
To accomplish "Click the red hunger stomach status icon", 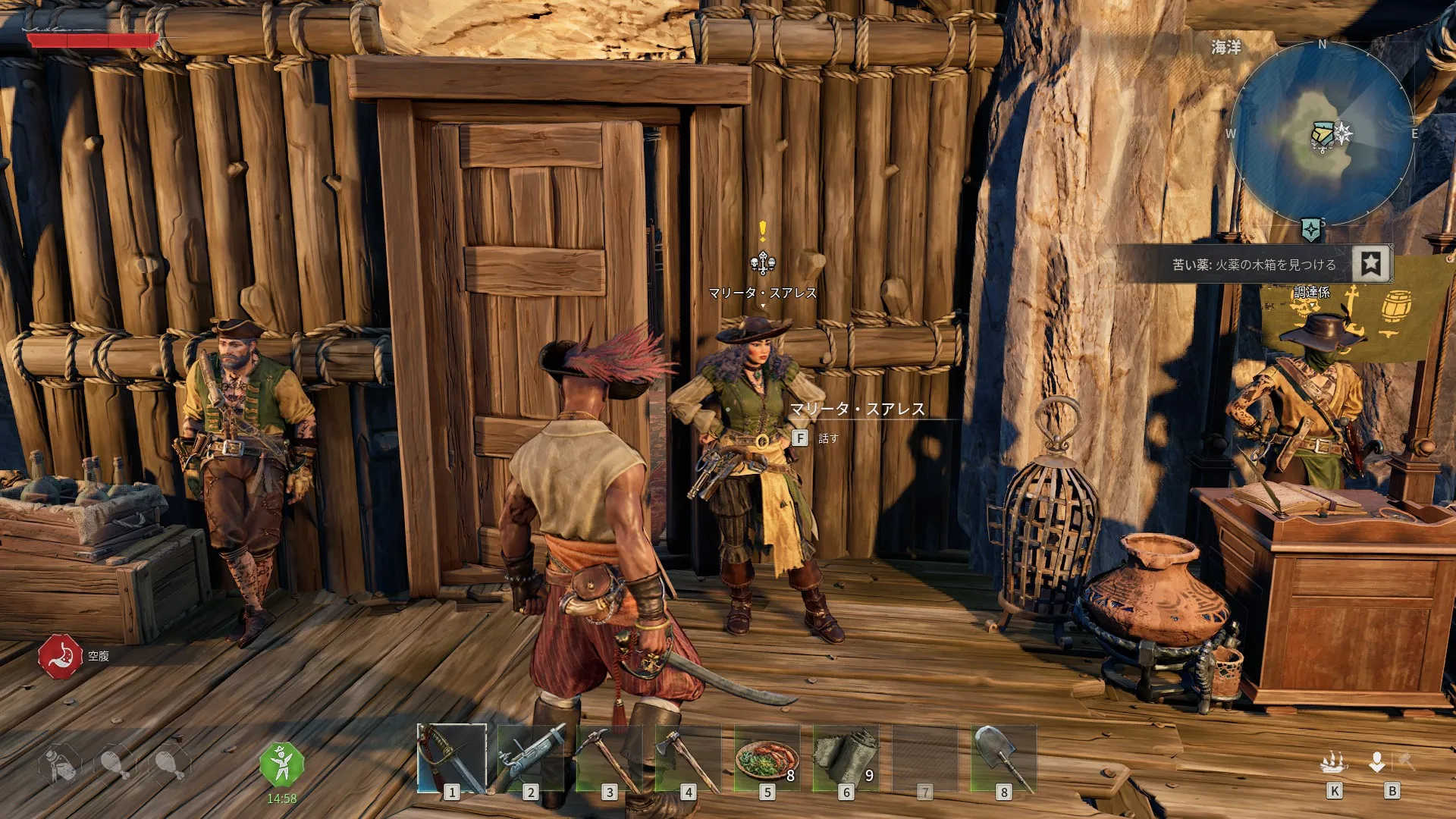I will (60, 656).
